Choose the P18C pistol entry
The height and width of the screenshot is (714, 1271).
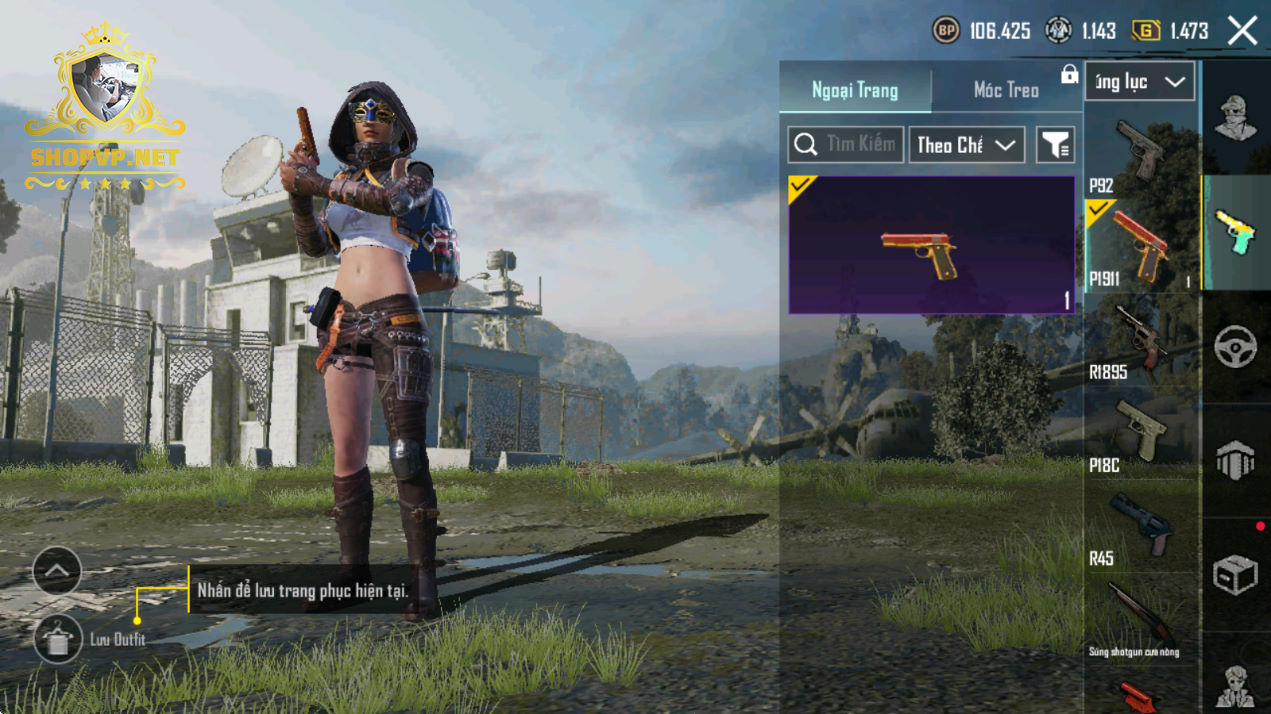1139,433
